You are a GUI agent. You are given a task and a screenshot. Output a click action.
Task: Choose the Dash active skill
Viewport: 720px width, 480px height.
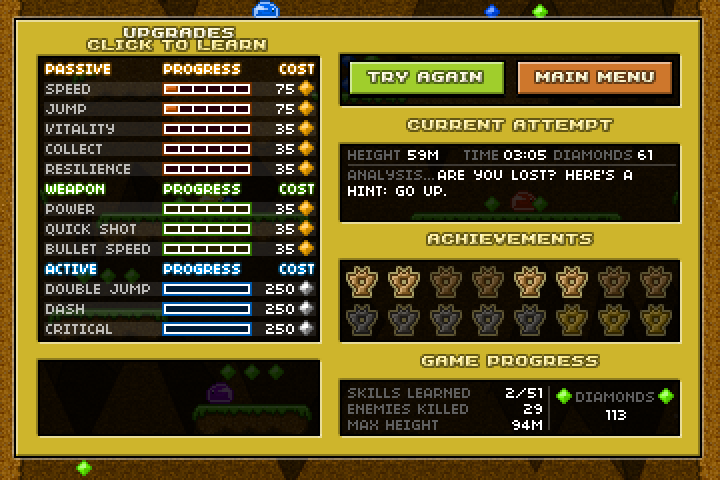[x=180, y=309]
